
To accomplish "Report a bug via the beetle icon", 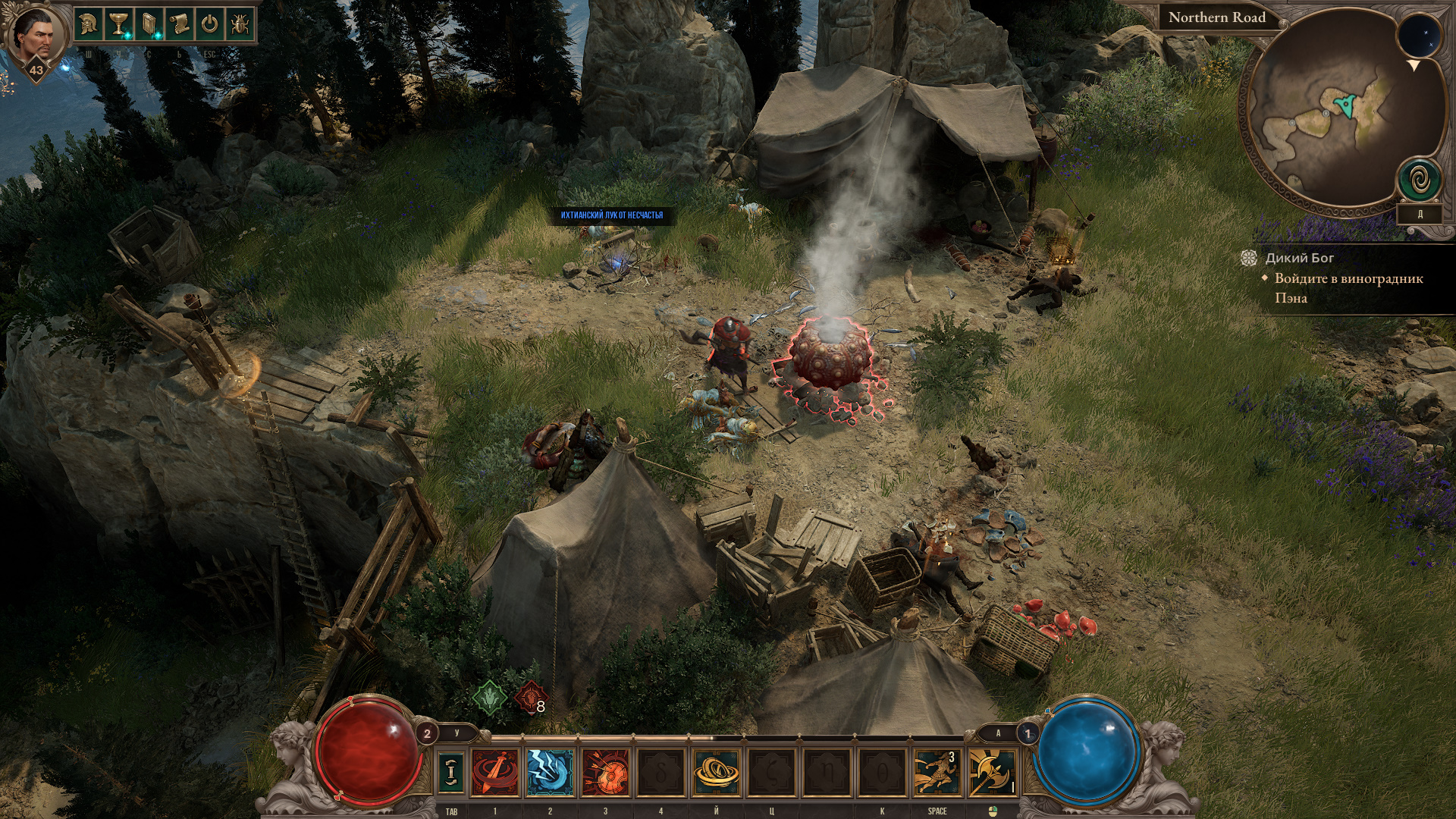I will [x=240, y=24].
